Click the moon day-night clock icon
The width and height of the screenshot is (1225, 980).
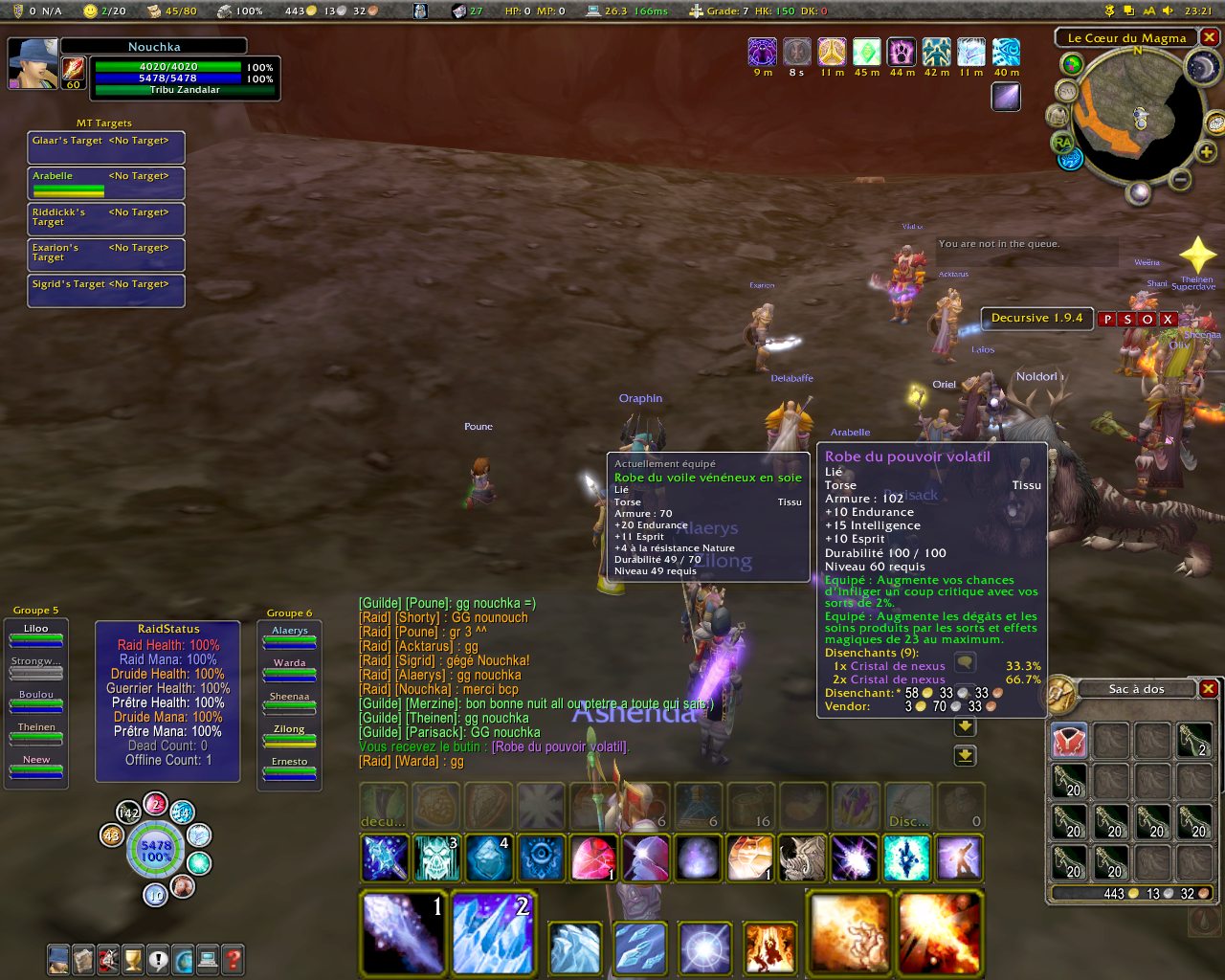click(x=1199, y=65)
